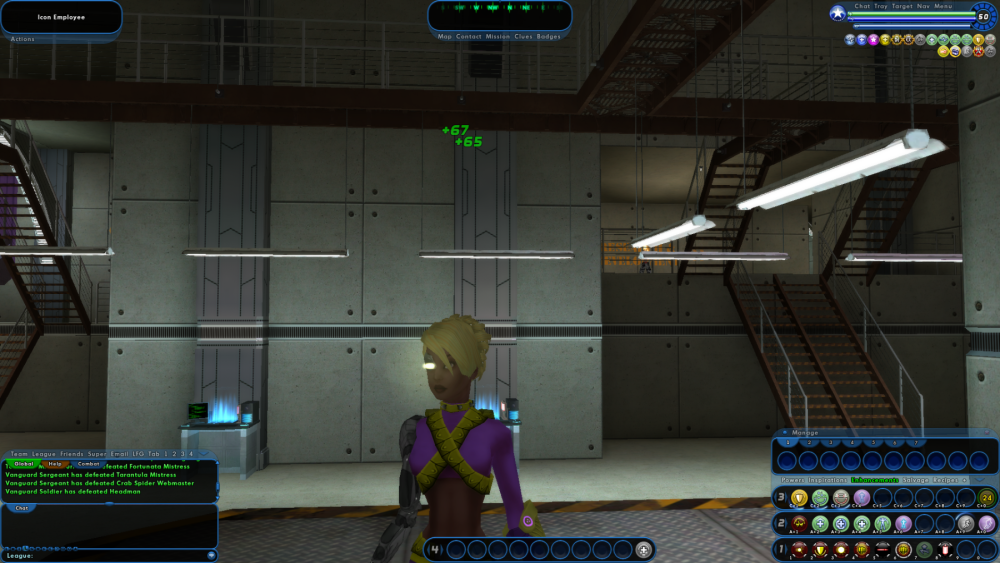Viewport: 1000px width, 563px height.
Task: Click the Manage enhancements button
Action: click(x=805, y=433)
